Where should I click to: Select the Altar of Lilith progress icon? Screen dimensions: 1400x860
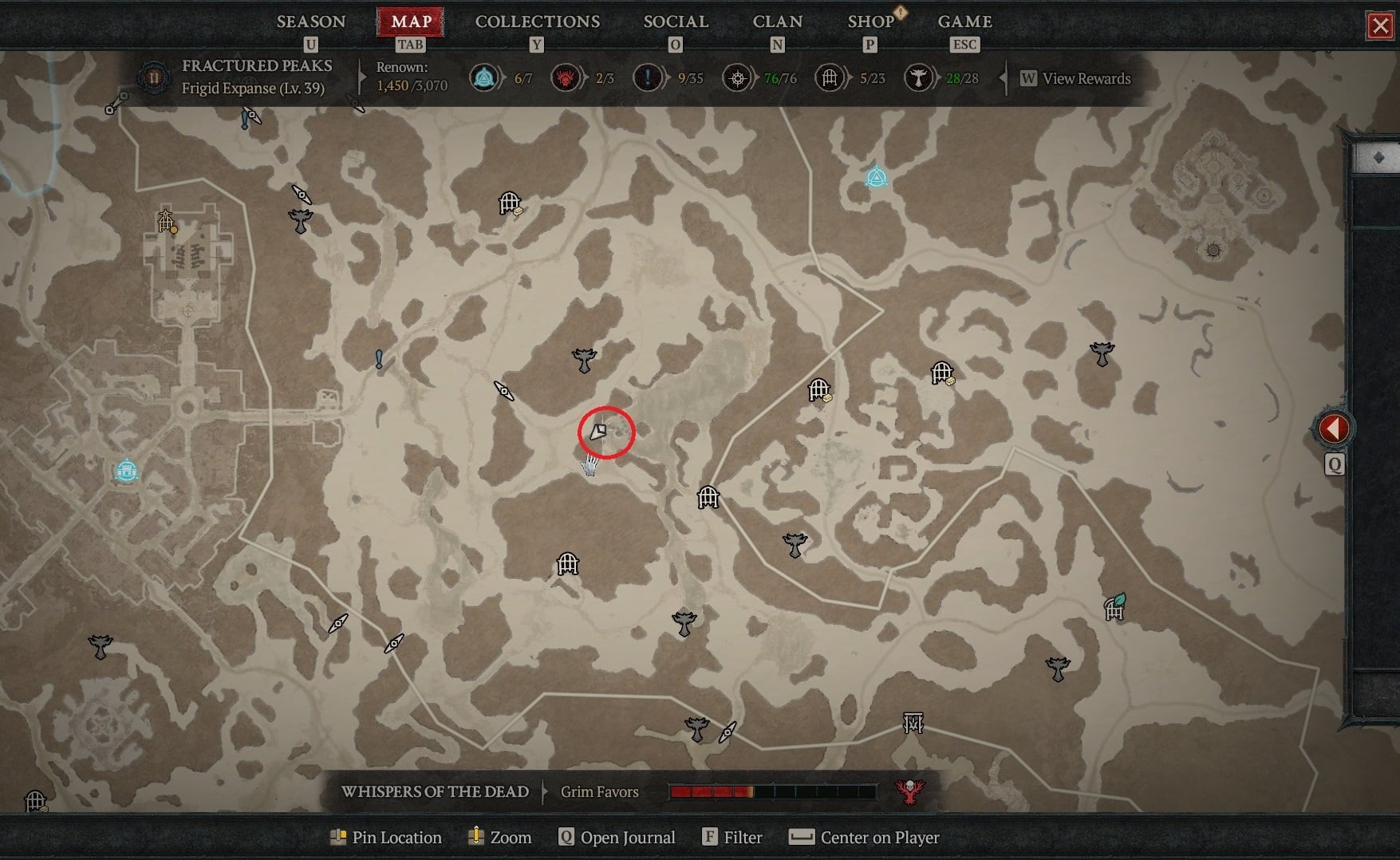[x=918, y=78]
